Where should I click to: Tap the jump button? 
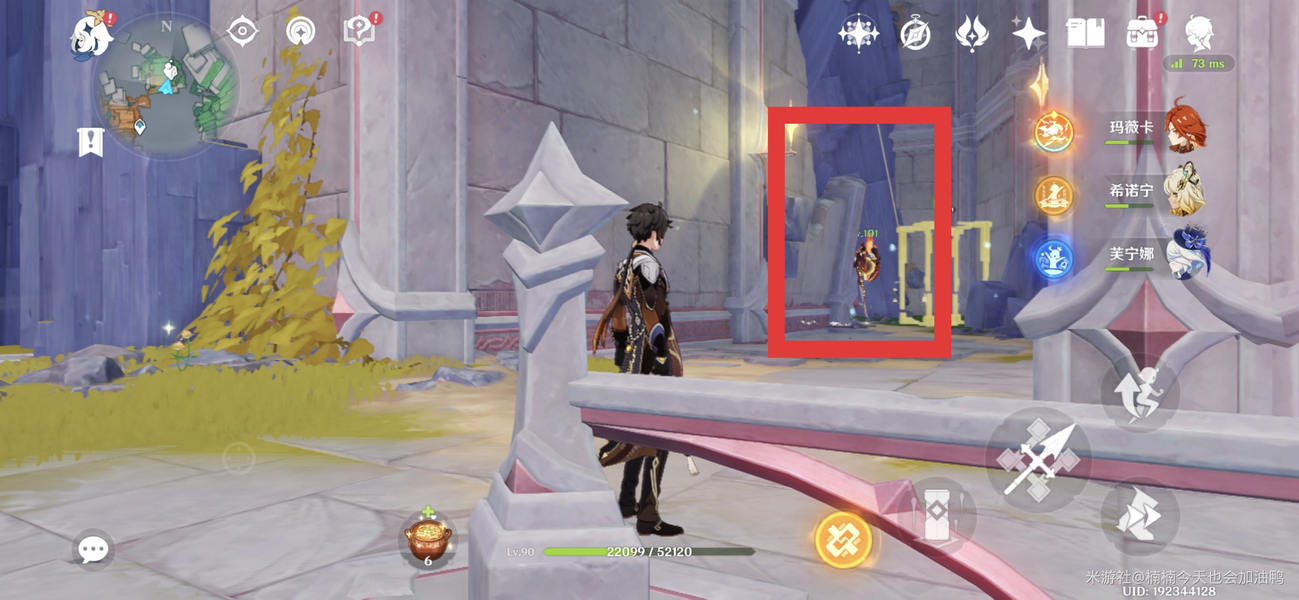[x=1139, y=516]
